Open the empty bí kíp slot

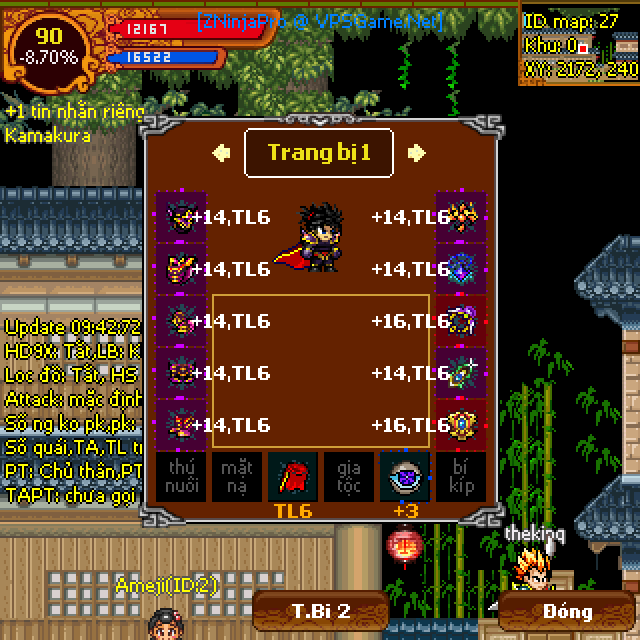[x=461, y=476]
